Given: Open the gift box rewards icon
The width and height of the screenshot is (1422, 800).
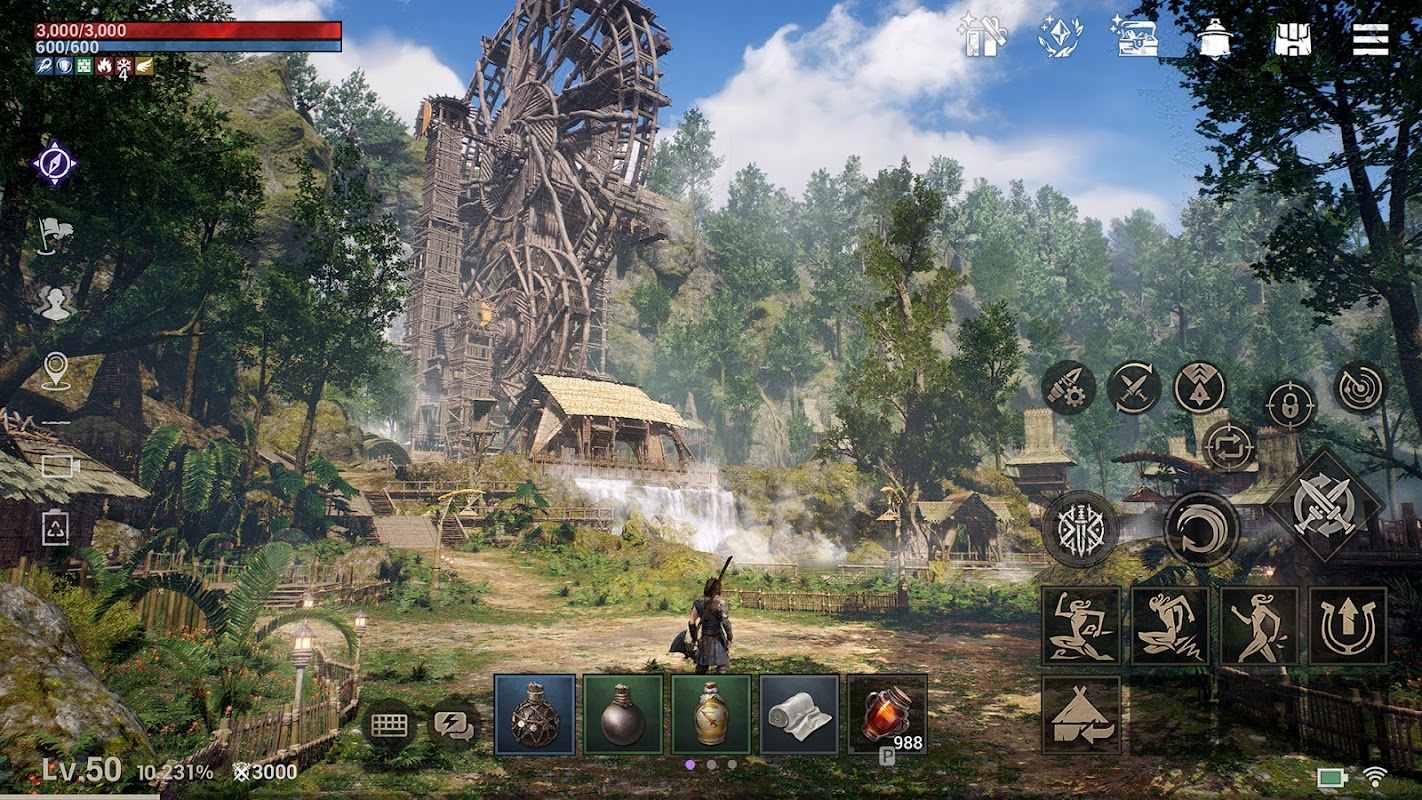Looking at the screenshot, I should pos(981,37).
